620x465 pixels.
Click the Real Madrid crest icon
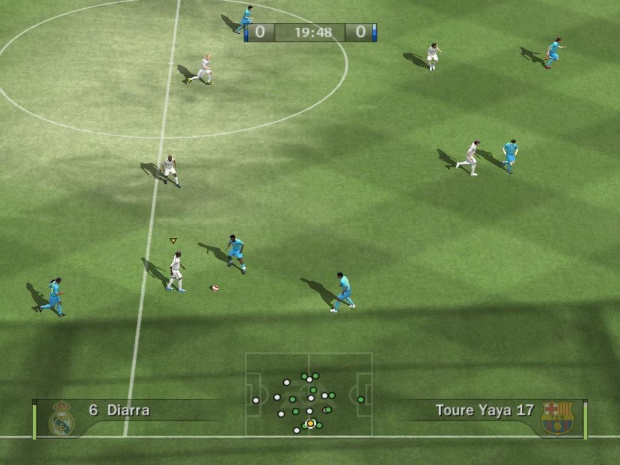(62, 418)
